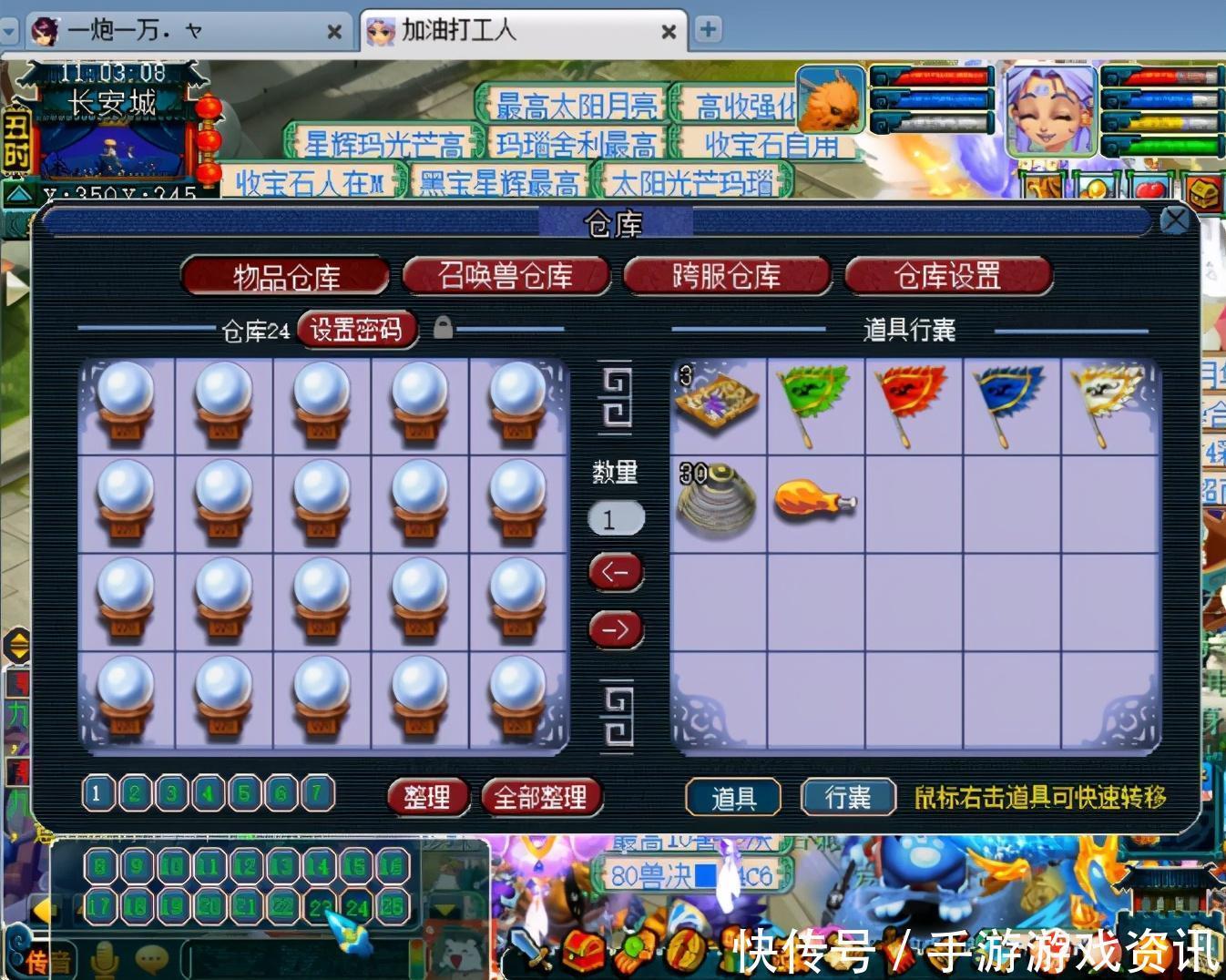1226x980 pixels.
Task: Click the microphone icon near 传音
Action: point(103,956)
